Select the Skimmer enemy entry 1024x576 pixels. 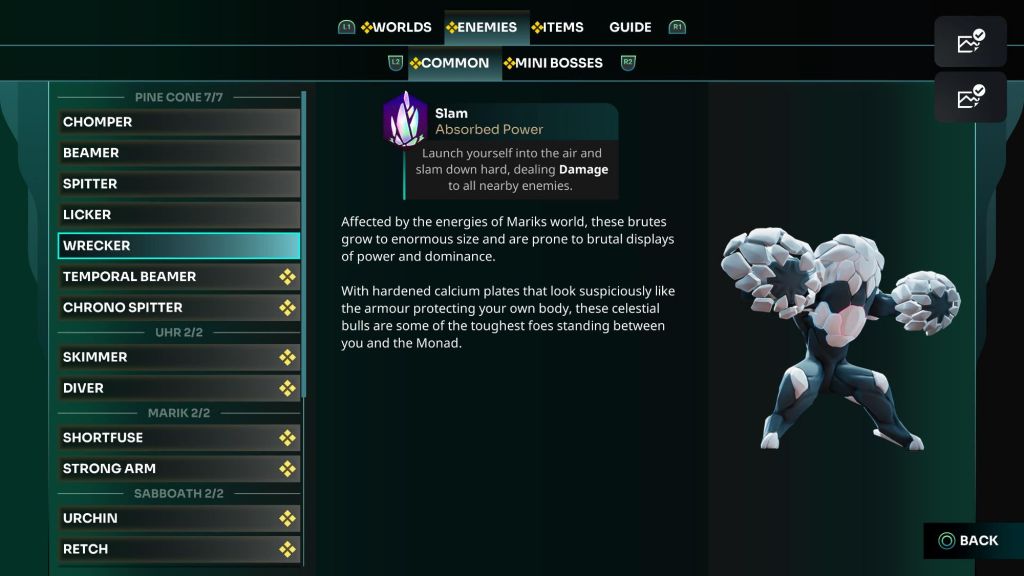179,357
